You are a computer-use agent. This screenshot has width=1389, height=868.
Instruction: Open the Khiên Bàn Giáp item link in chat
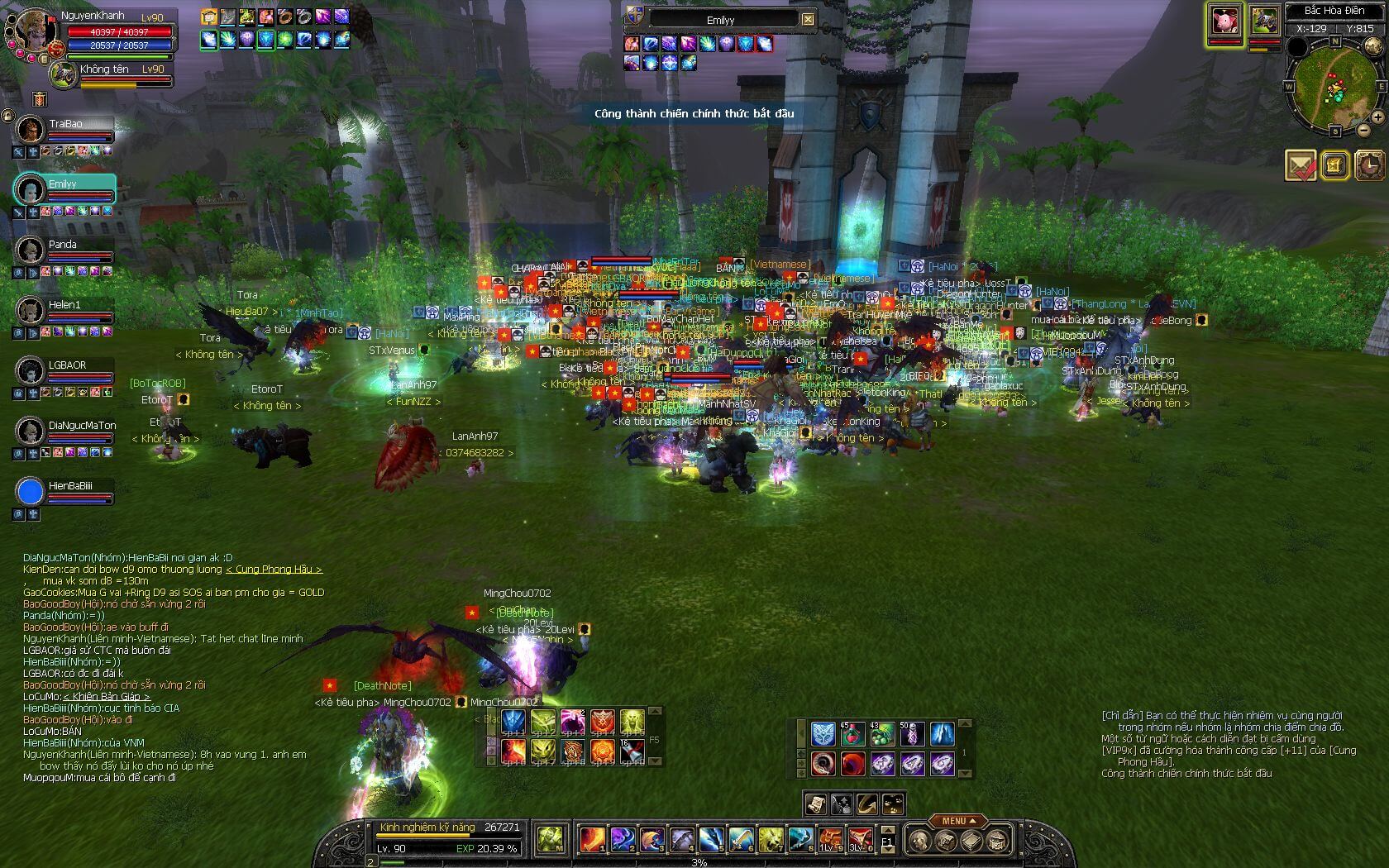pos(107,697)
